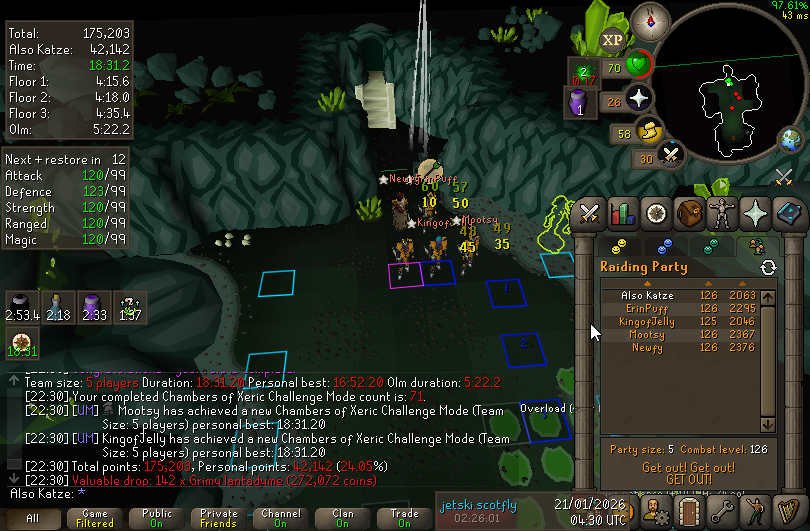810x531 pixels.
Task: Click the compass to face north
Action: pos(657,18)
